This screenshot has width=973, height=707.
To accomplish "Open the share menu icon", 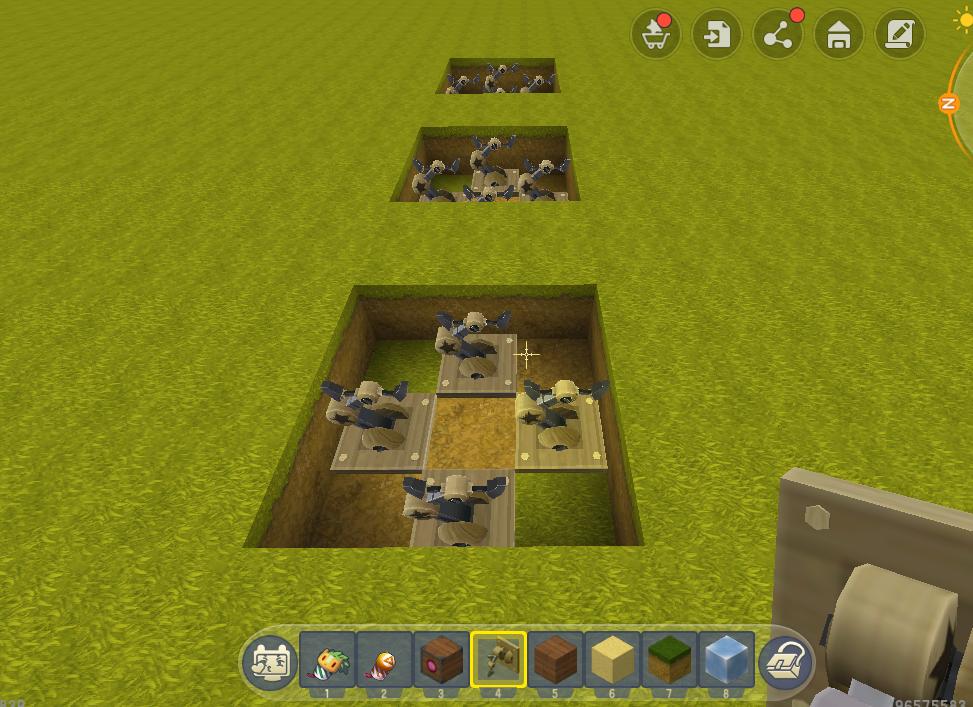I will pos(778,35).
